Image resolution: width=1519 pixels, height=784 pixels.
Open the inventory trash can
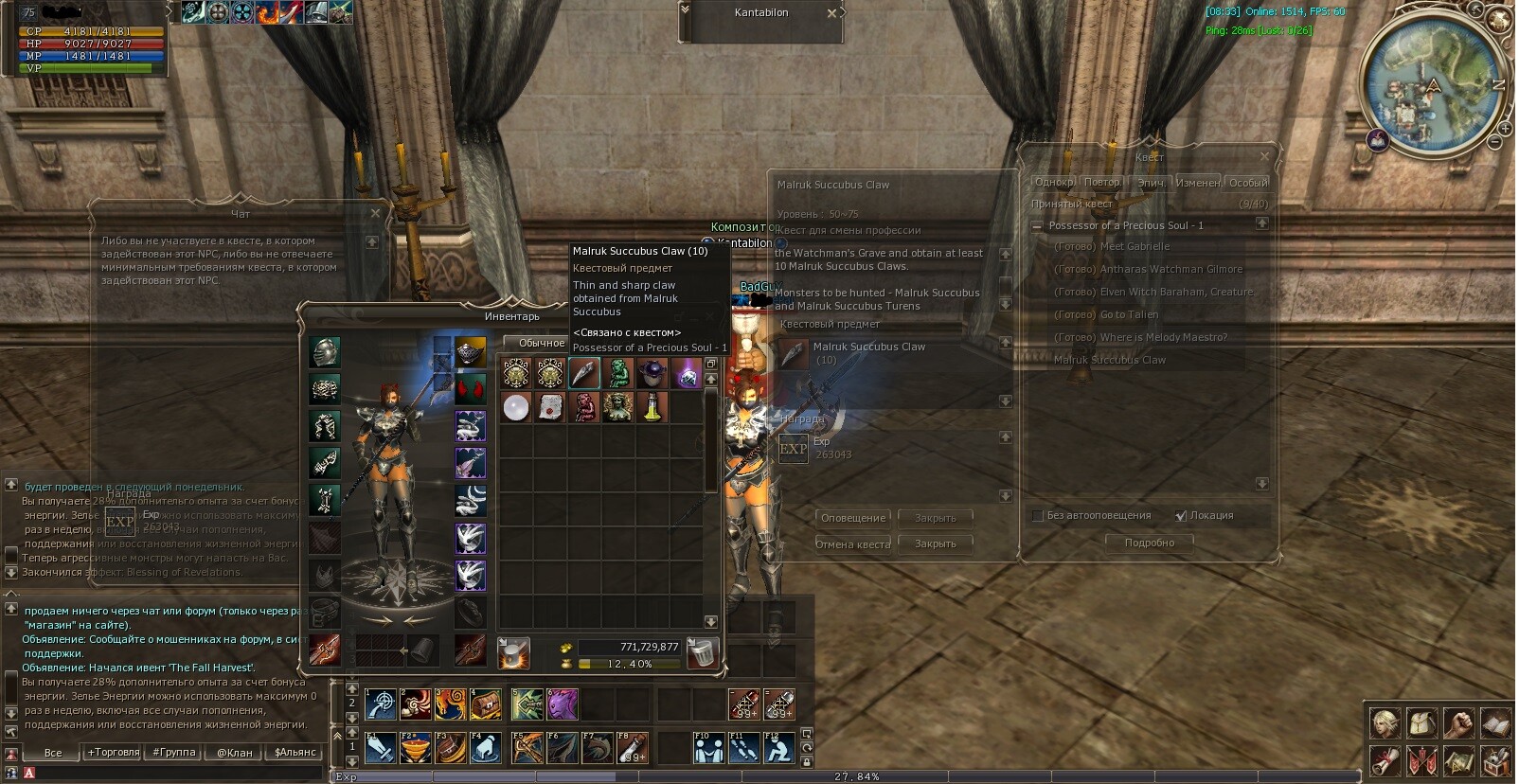click(702, 652)
